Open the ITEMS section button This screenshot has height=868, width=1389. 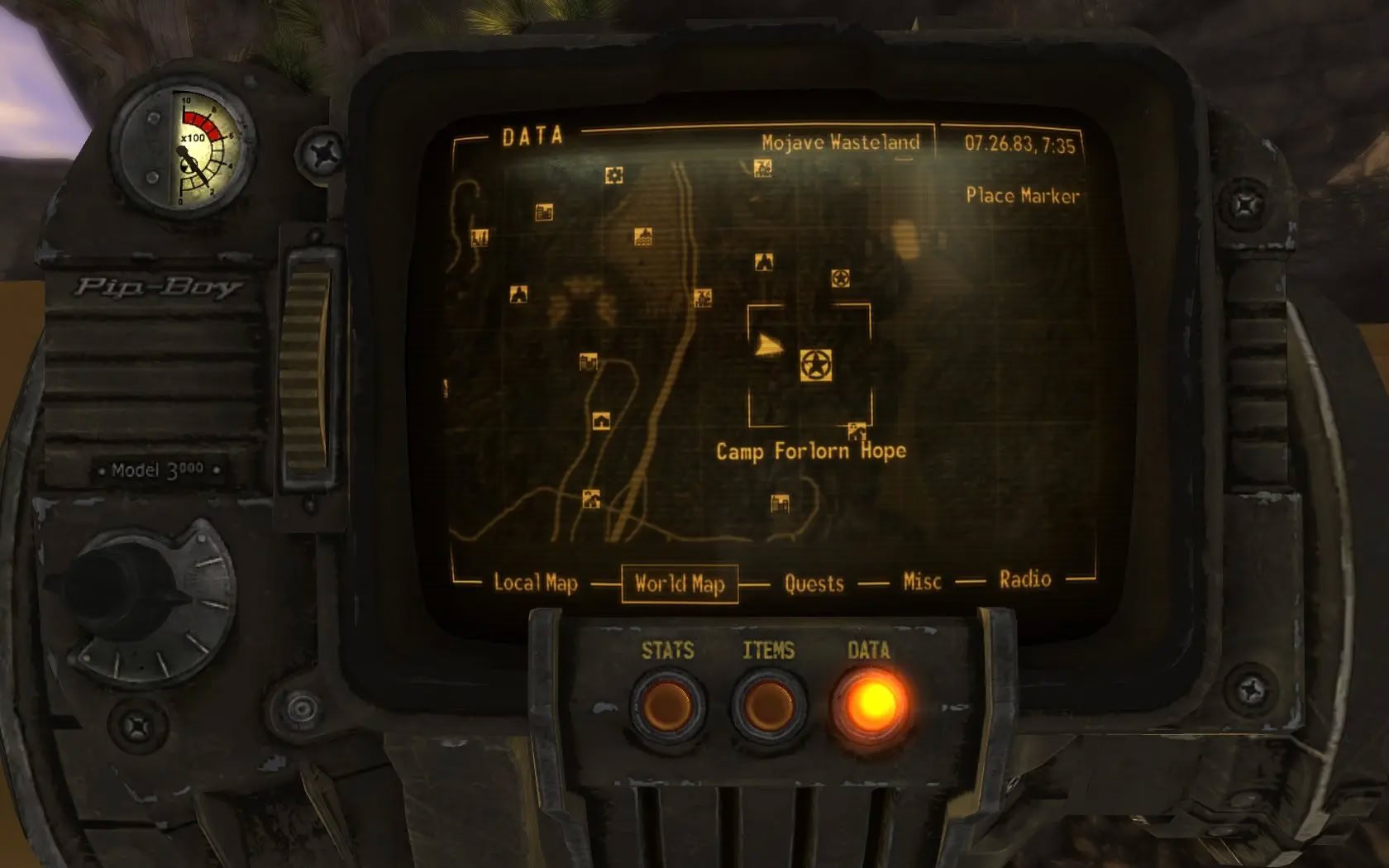(768, 705)
